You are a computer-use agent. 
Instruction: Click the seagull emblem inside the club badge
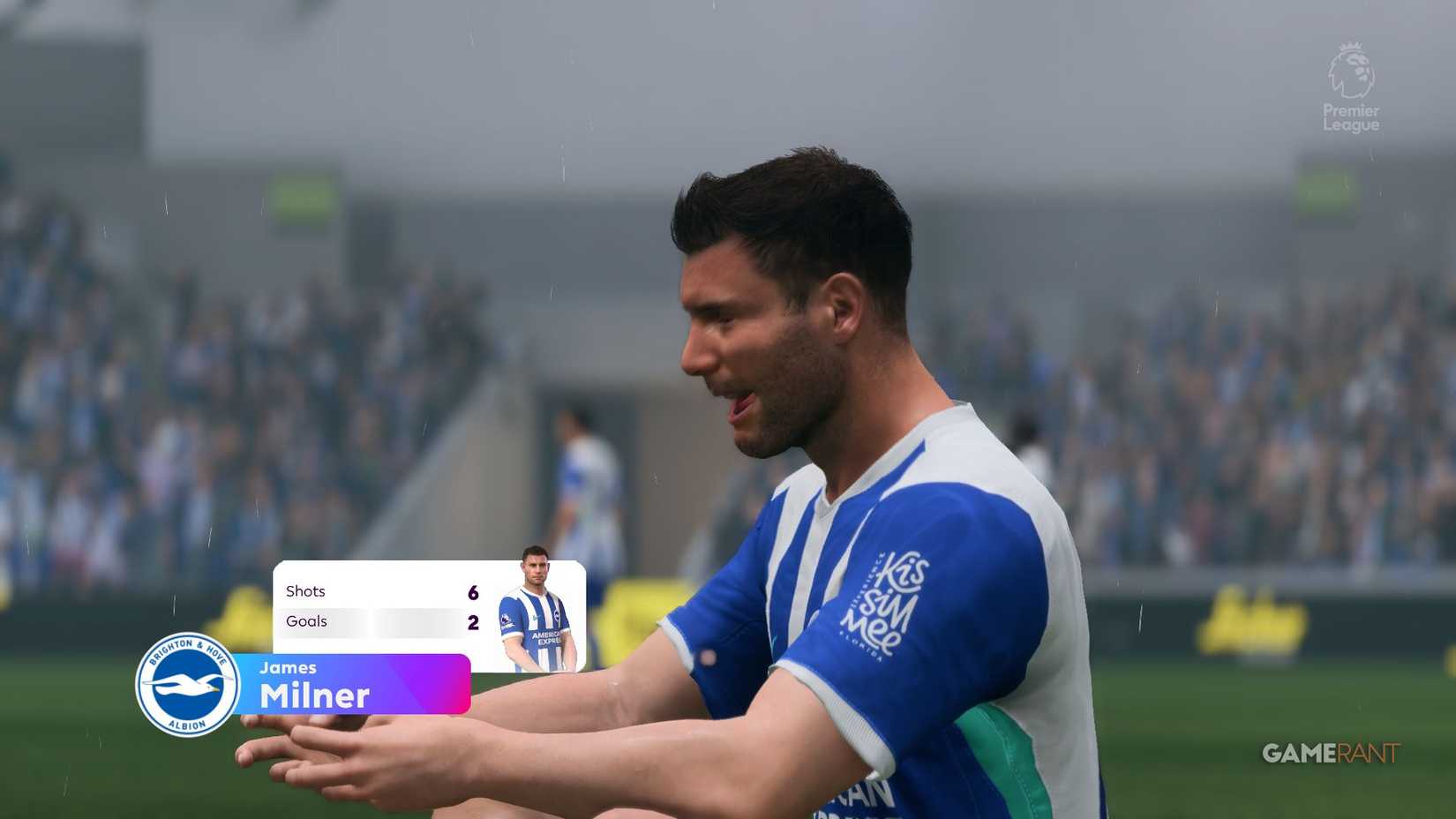[185, 686]
